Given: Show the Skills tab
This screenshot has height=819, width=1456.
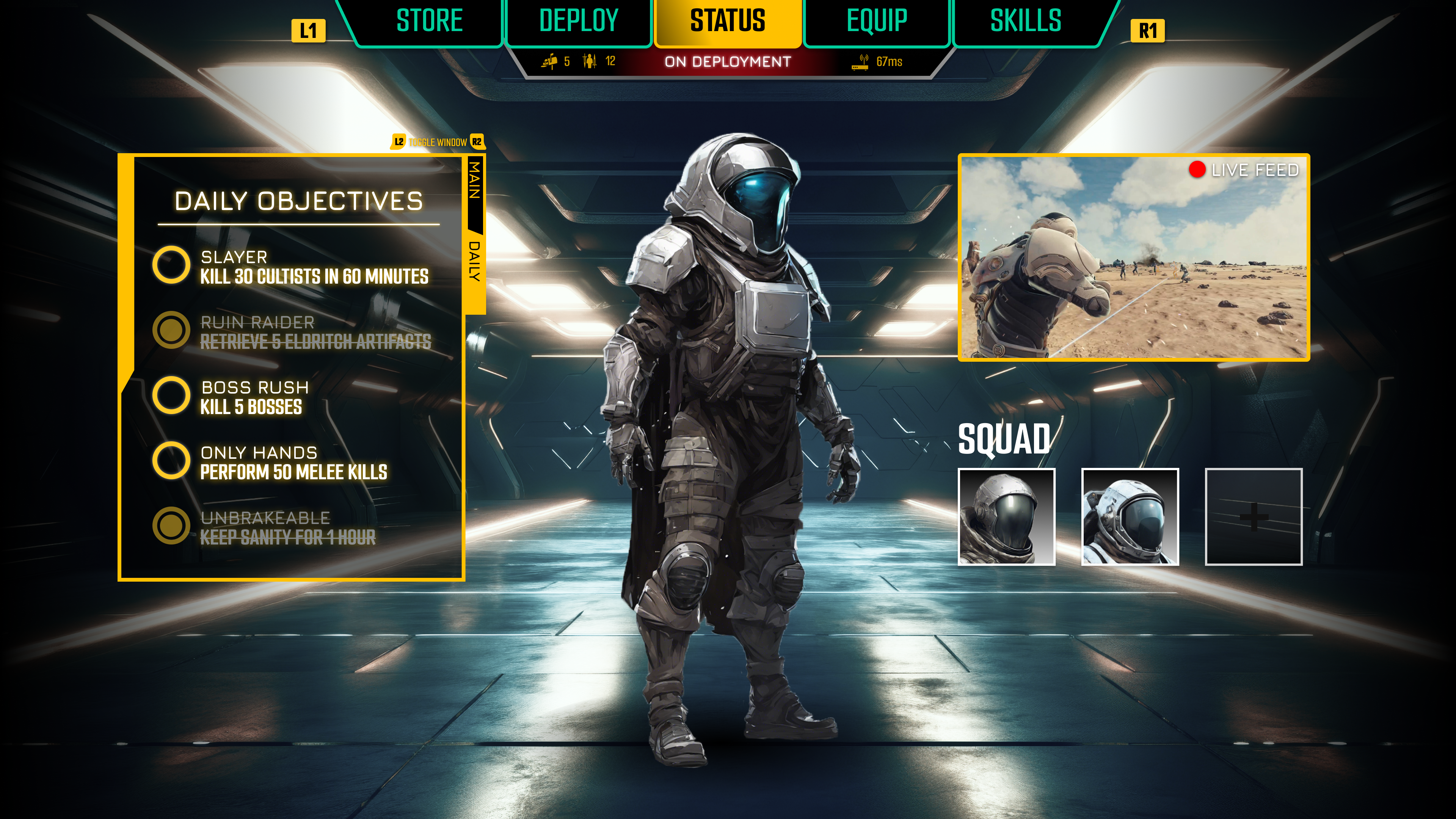Looking at the screenshot, I should click(1025, 22).
